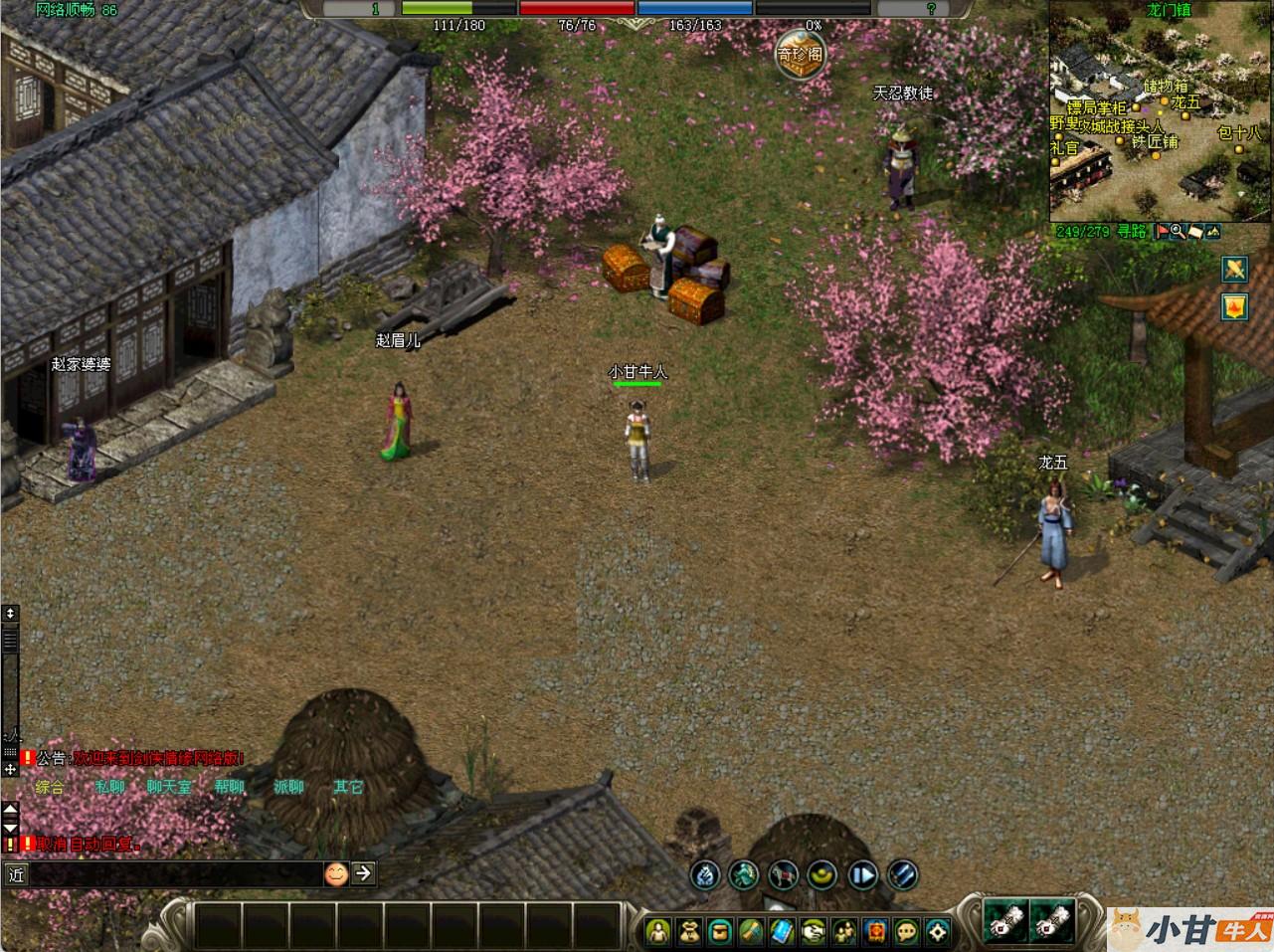Show the 其它 chat tab
The width and height of the screenshot is (1274, 952).
coord(348,787)
